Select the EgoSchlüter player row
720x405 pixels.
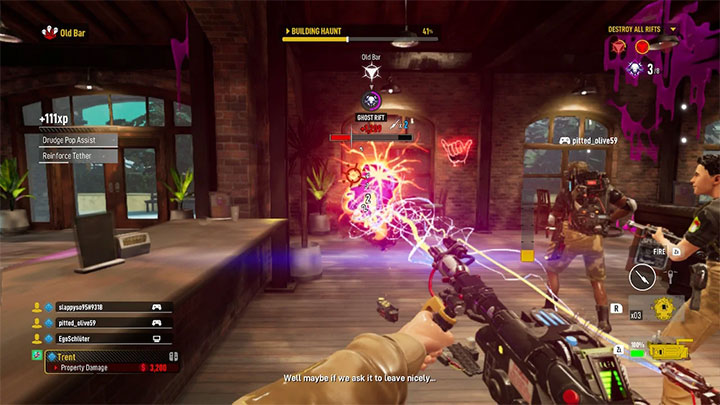(x=100, y=339)
